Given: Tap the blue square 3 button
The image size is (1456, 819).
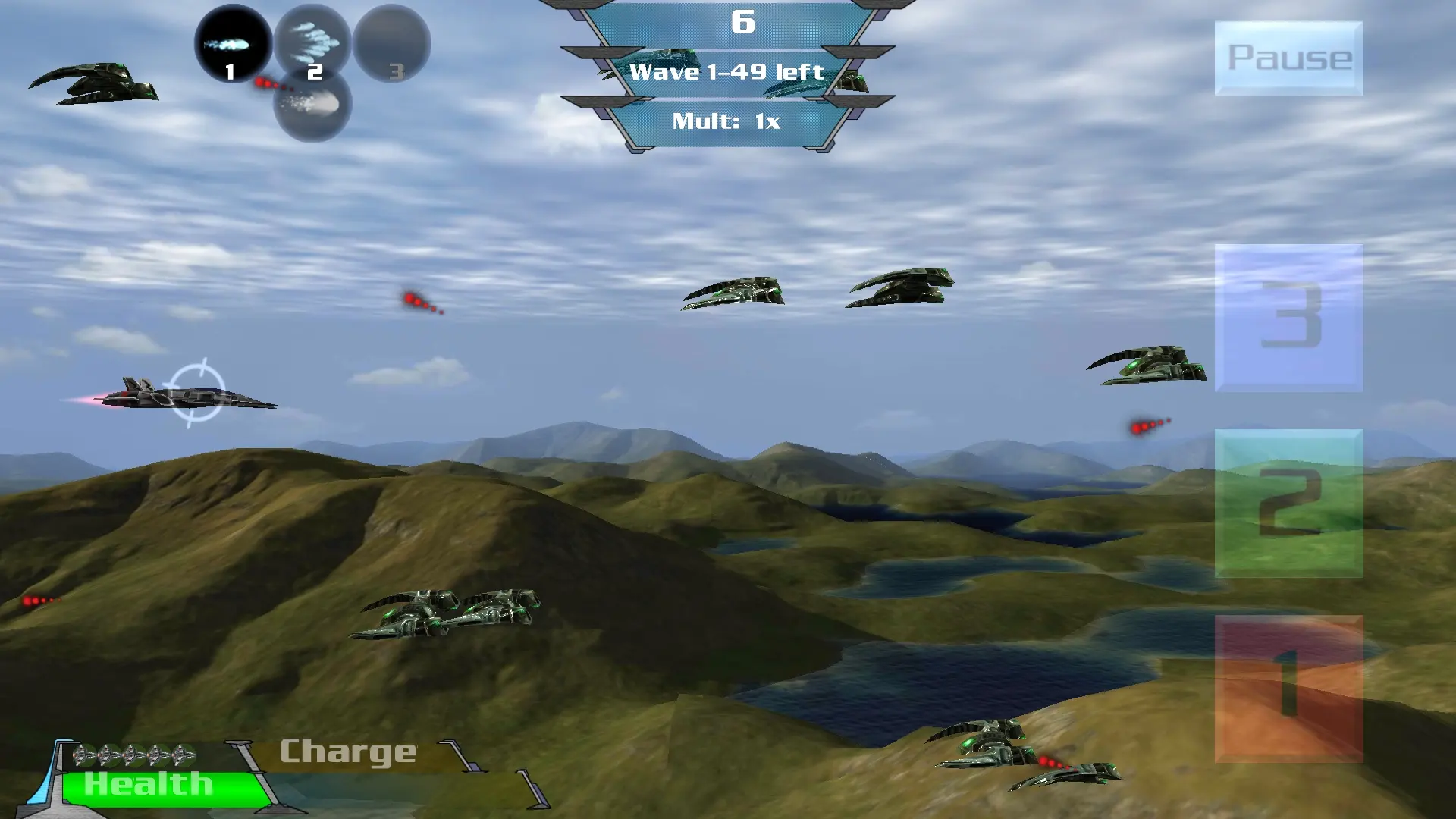Looking at the screenshot, I should click(1288, 318).
